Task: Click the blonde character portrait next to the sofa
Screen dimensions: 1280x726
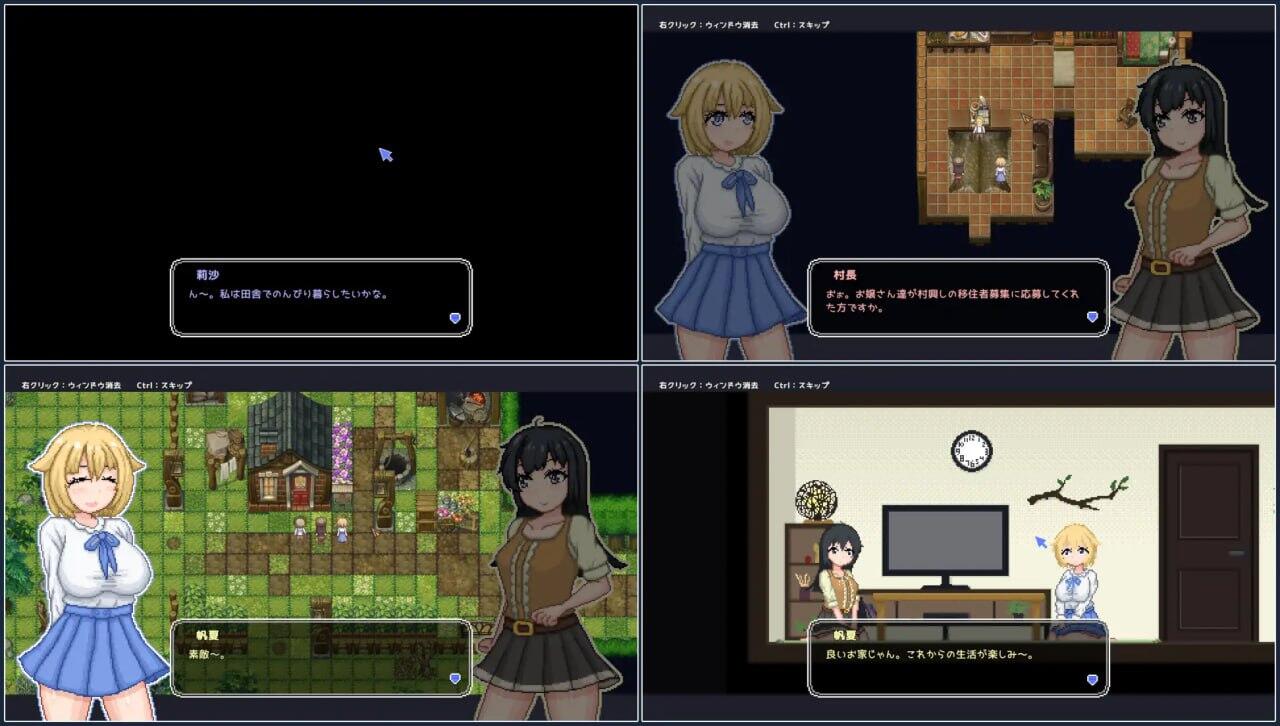Action: pos(1074,560)
